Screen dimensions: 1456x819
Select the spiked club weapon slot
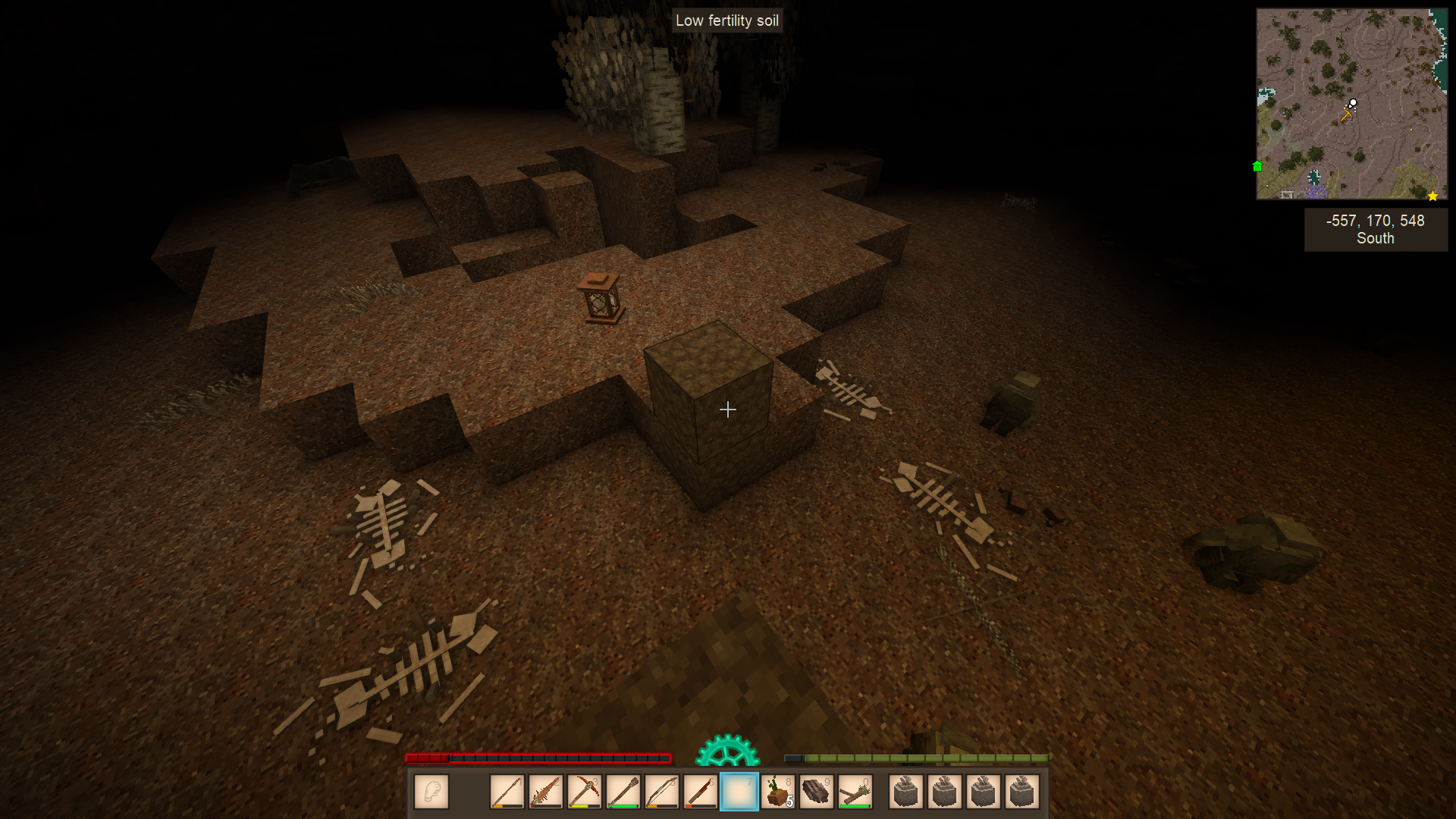point(545,792)
